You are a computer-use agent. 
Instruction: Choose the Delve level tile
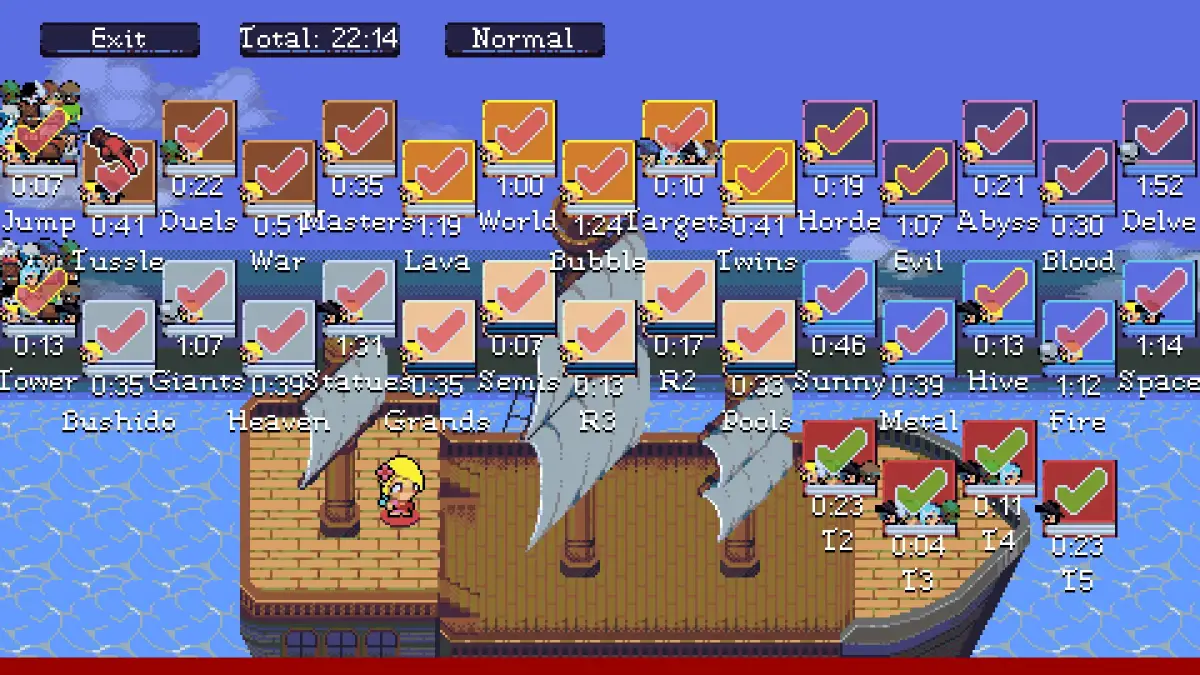tap(1160, 136)
